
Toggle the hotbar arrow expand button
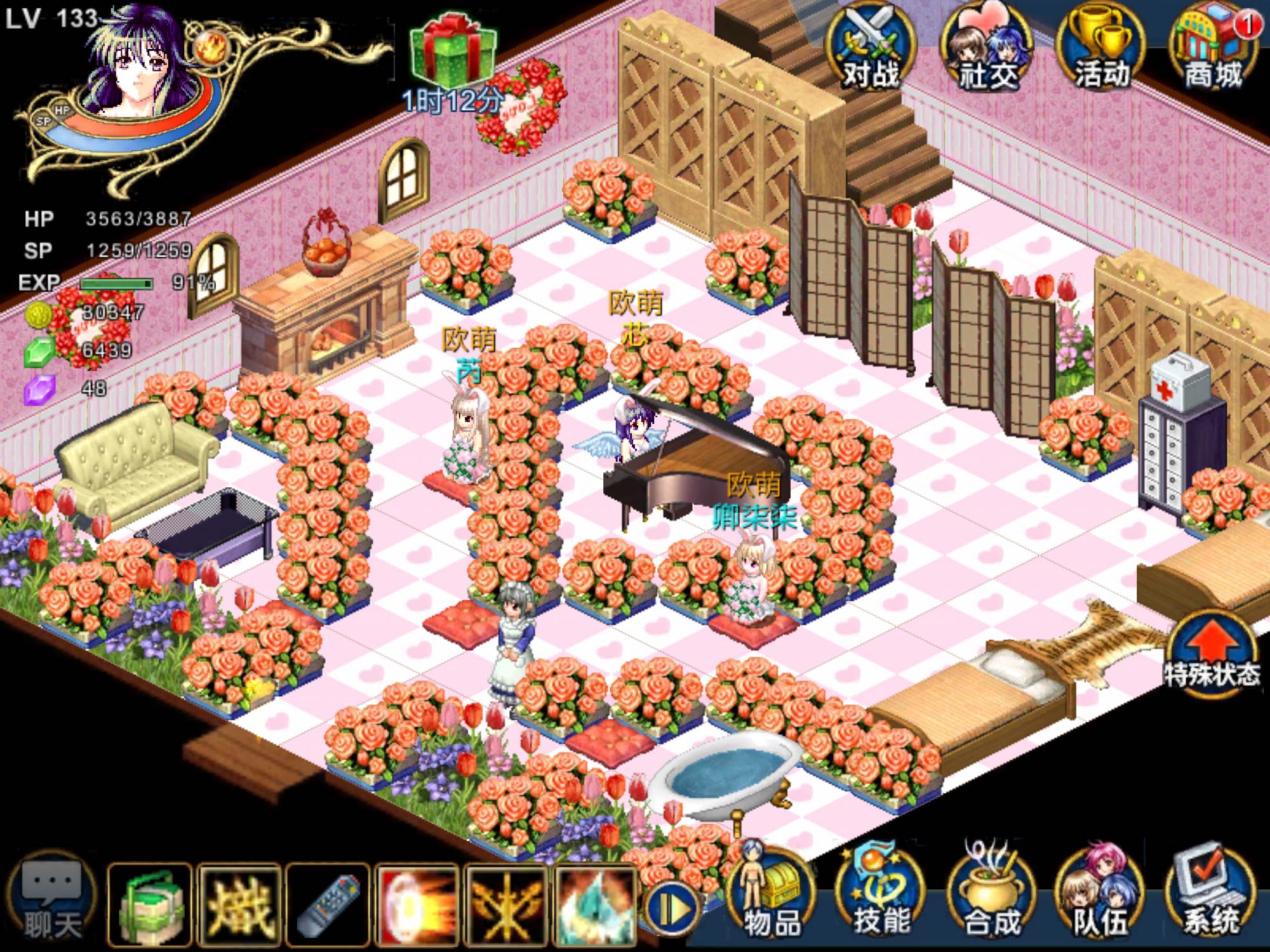(x=671, y=909)
